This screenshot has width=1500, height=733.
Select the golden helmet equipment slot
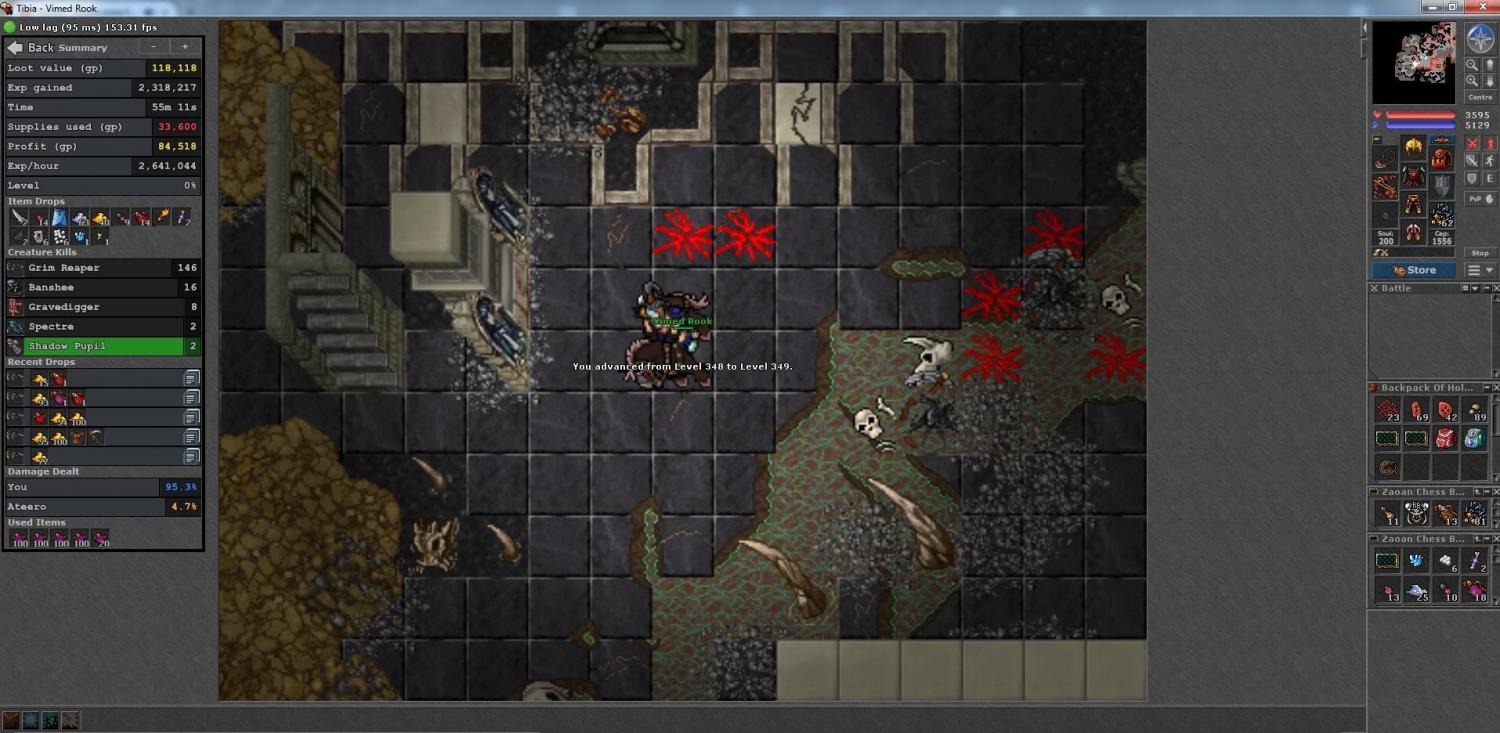point(1413,148)
